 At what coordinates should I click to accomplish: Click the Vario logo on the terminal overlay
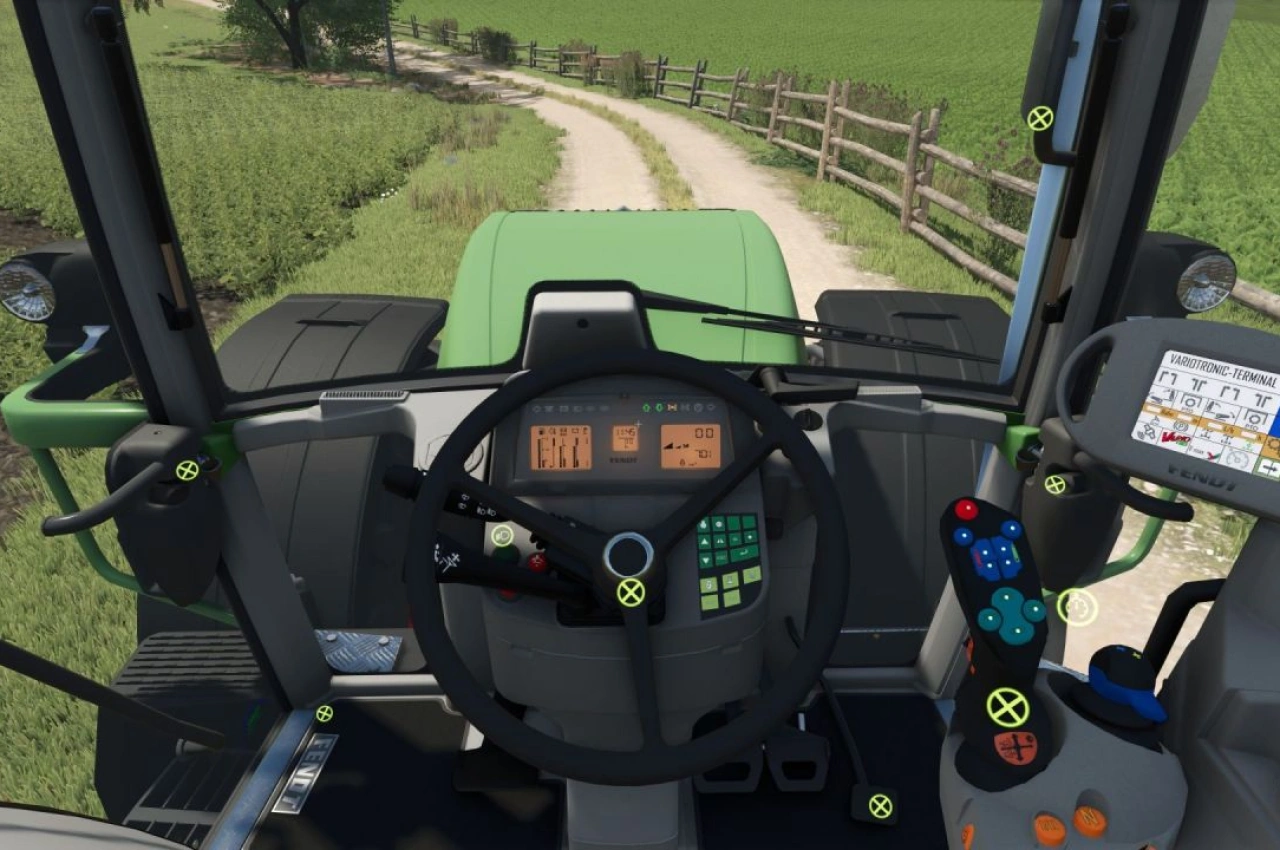[1173, 437]
